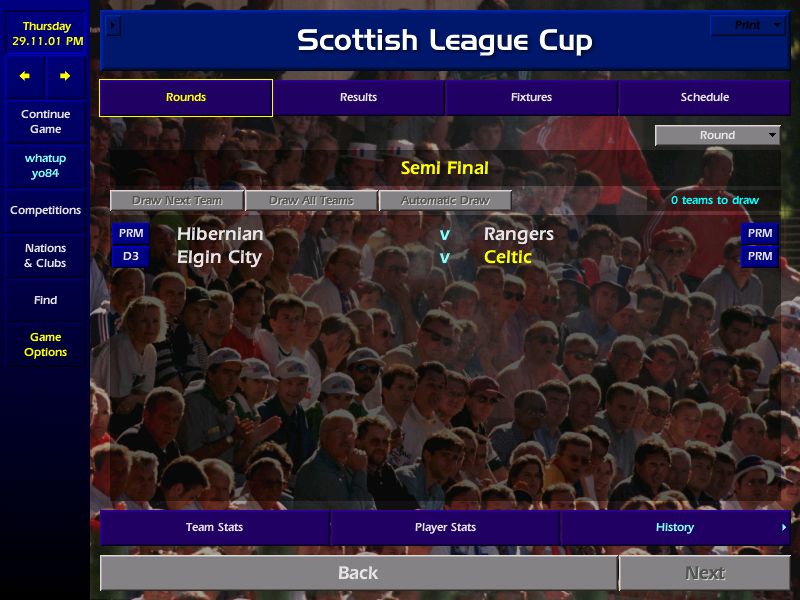Show Player Stats
The image size is (800, 600).
(445, 527)
